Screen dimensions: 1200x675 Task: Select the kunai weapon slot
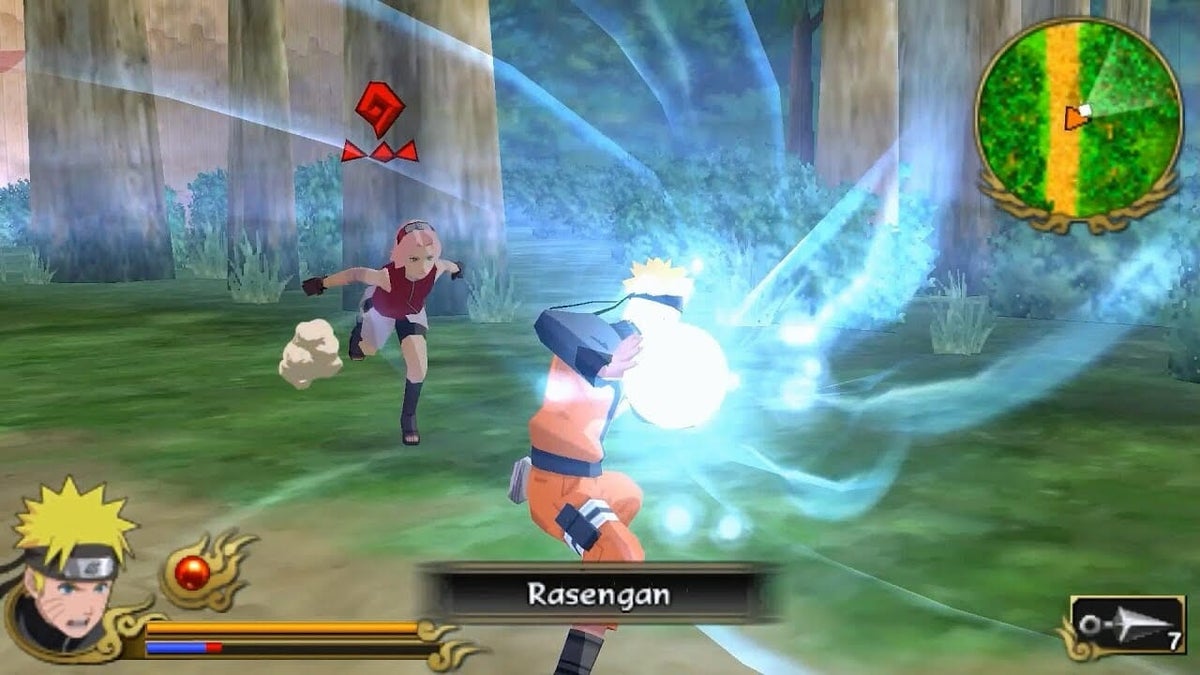click(1127, 626)
